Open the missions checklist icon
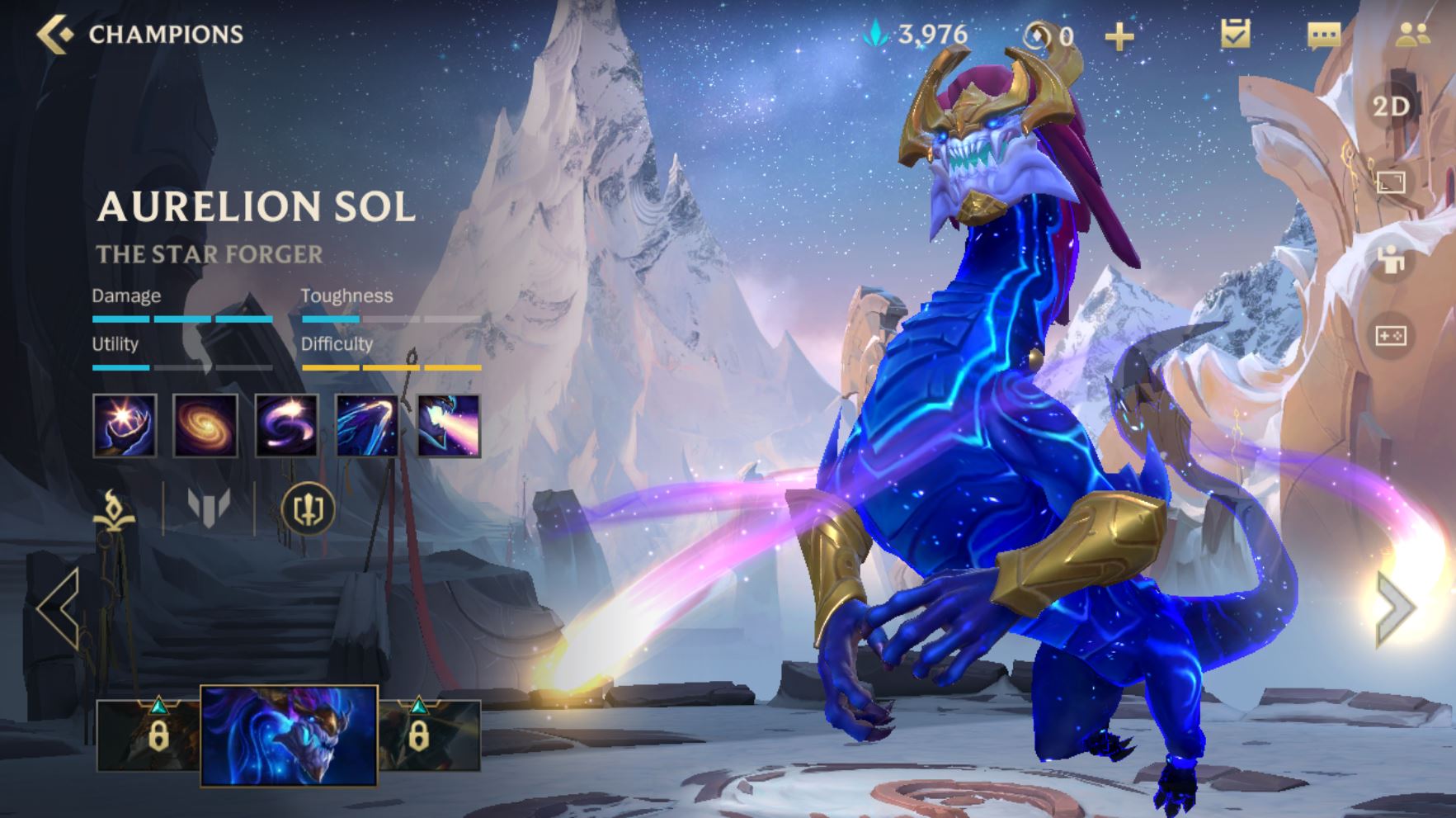 click(1235, 34)
